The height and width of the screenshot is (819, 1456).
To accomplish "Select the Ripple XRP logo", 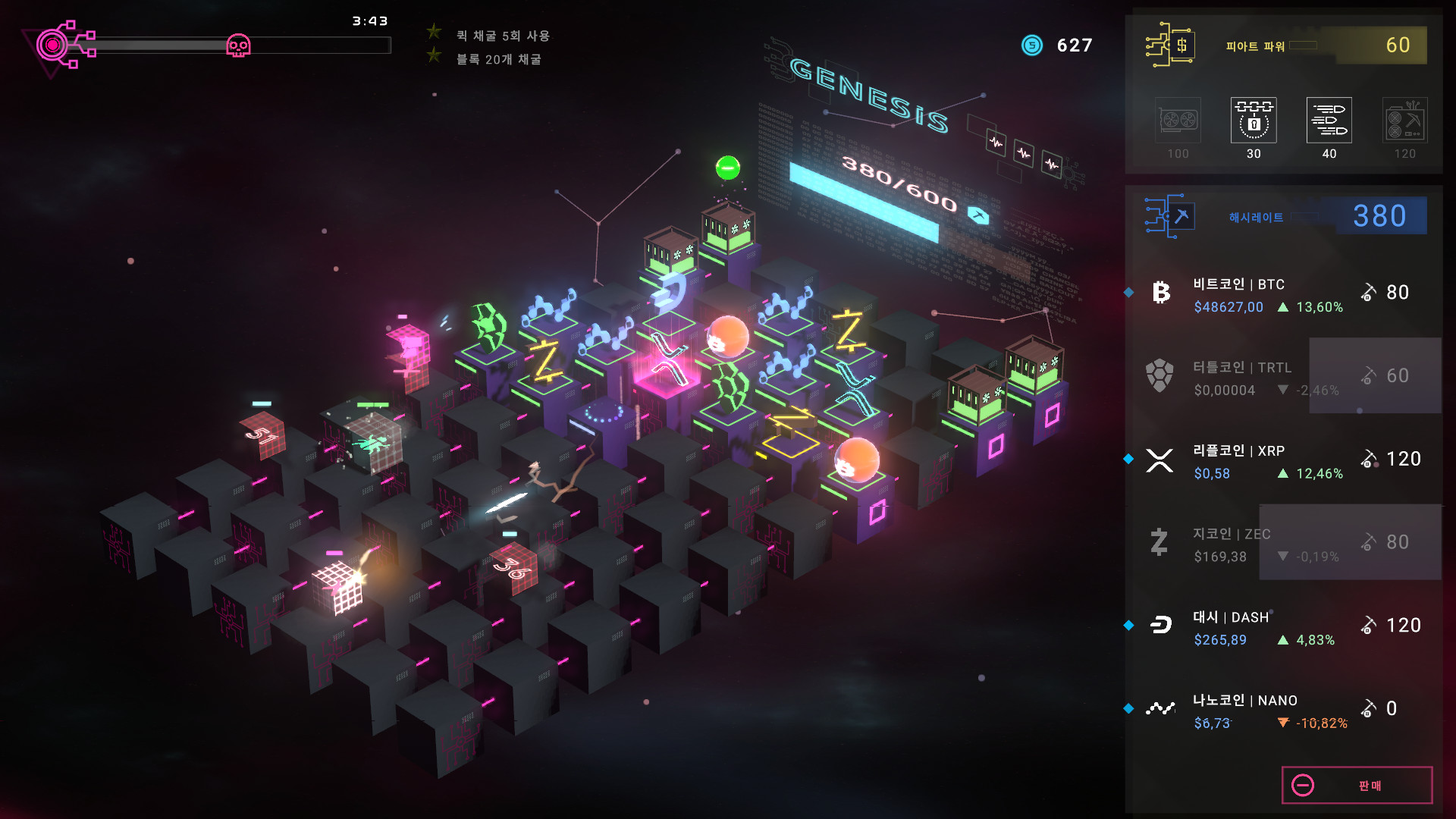I will pyautogui.click(x=1159, y=460).
